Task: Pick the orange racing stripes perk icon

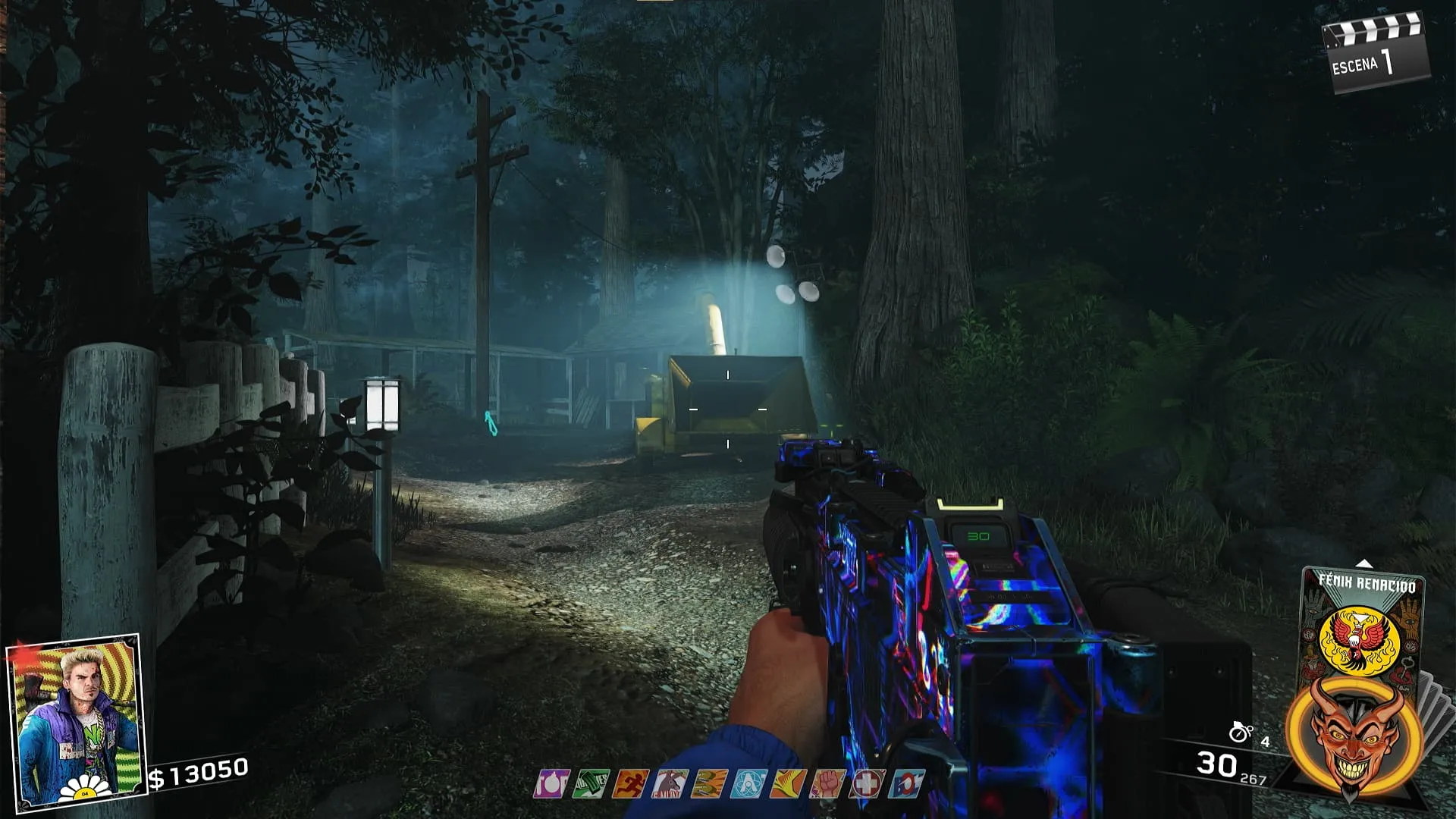Action: [x=709, y=783]
